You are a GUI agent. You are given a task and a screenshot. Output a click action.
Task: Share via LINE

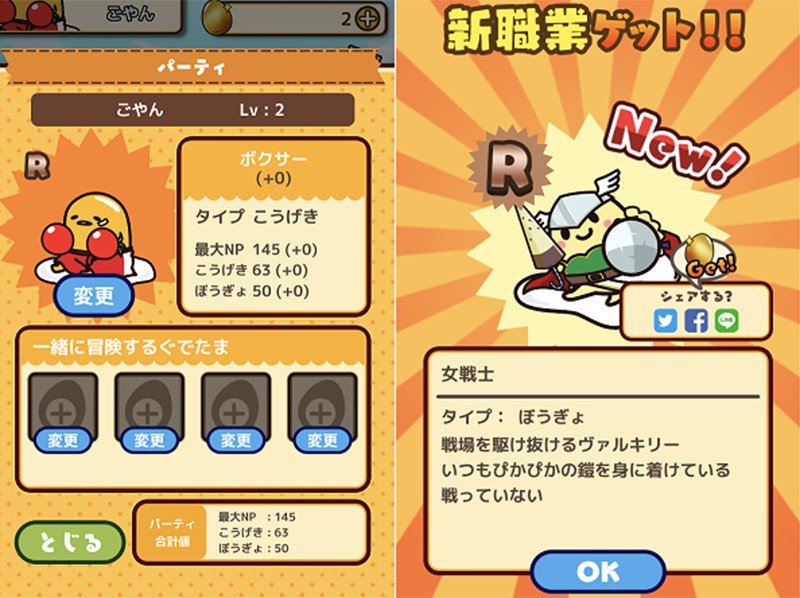(726, 321)
